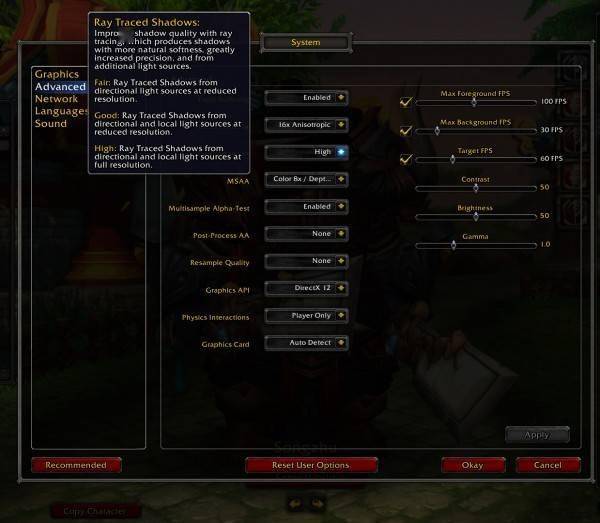This screenshot has width=600, height=523.
Task: Open the Physics Interactions dropdown
Action: pos(306,315)
